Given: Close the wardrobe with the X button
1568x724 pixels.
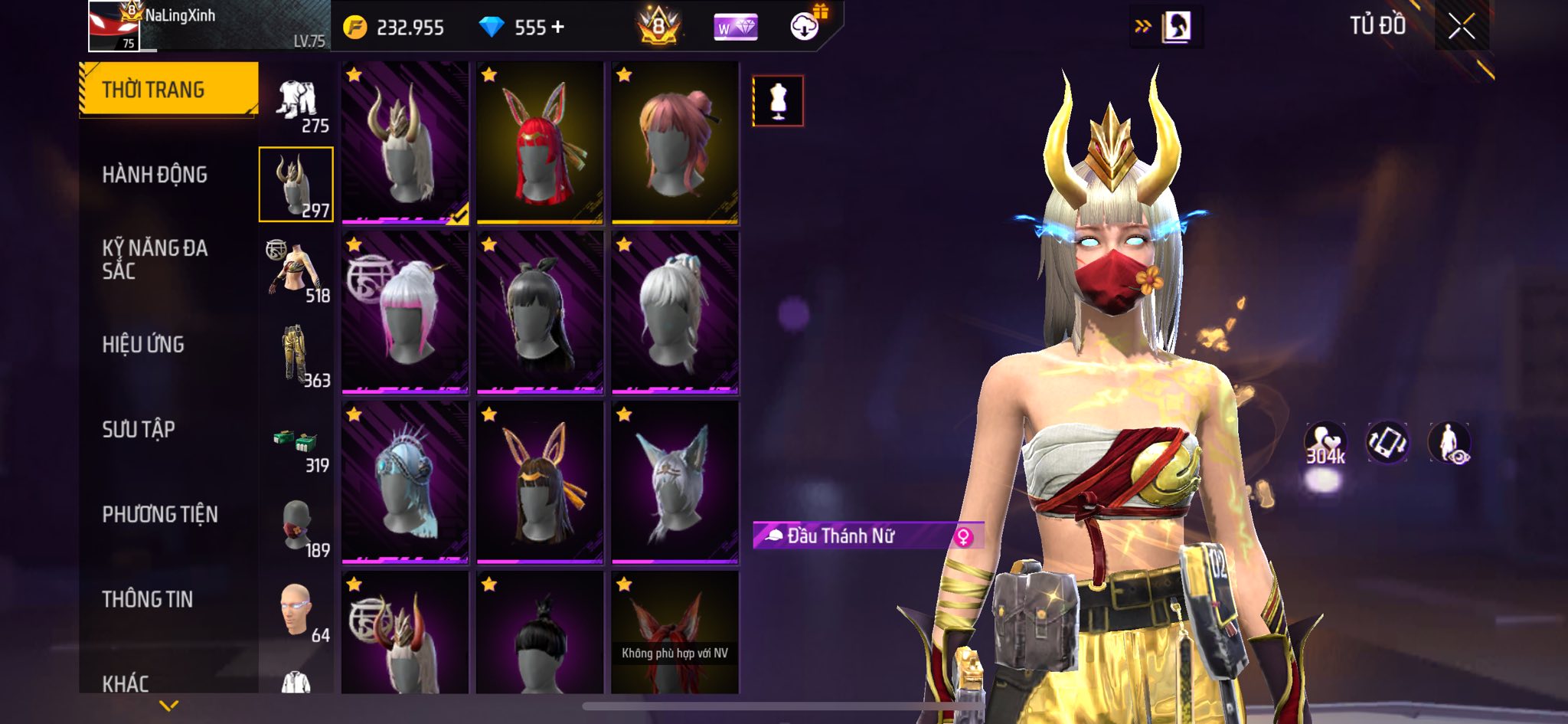Looking at the screenshot, I should 1461,27.
